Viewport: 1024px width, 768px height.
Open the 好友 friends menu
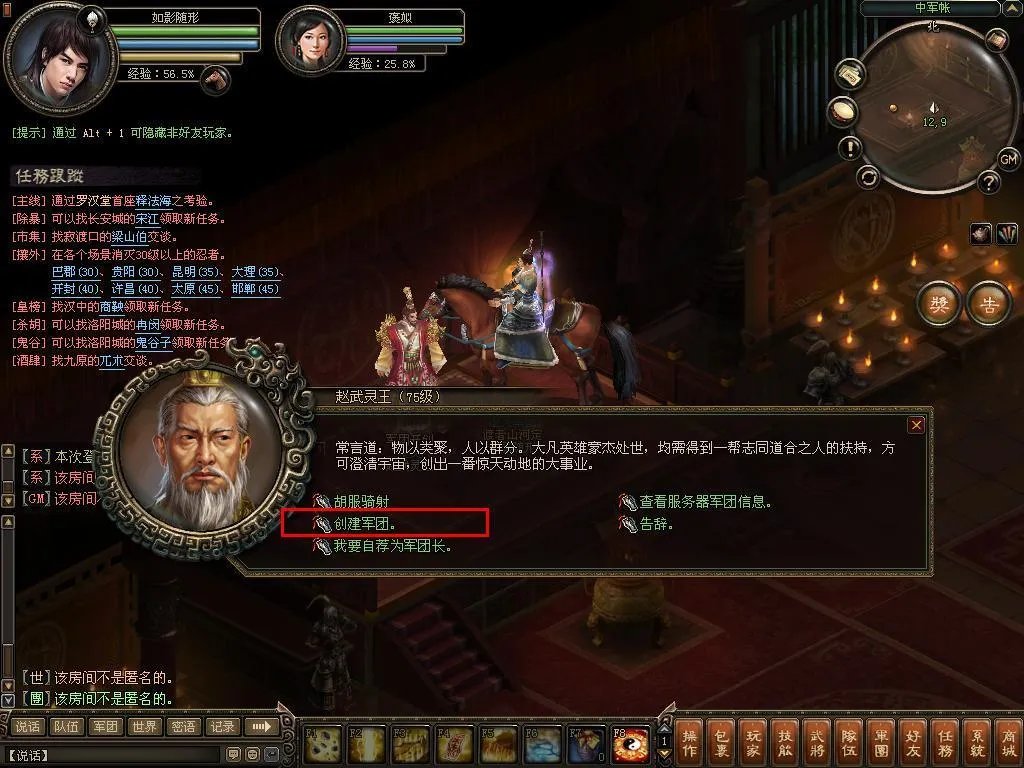(x=912, y=742)
